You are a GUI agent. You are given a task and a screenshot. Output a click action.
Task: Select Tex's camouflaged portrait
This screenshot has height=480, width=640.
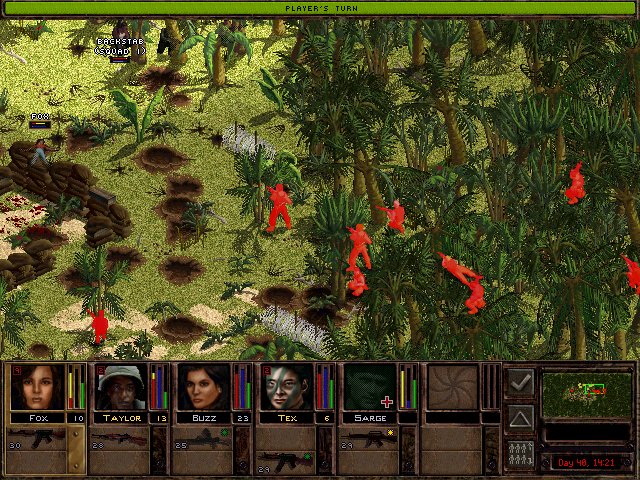click(288, 387)
